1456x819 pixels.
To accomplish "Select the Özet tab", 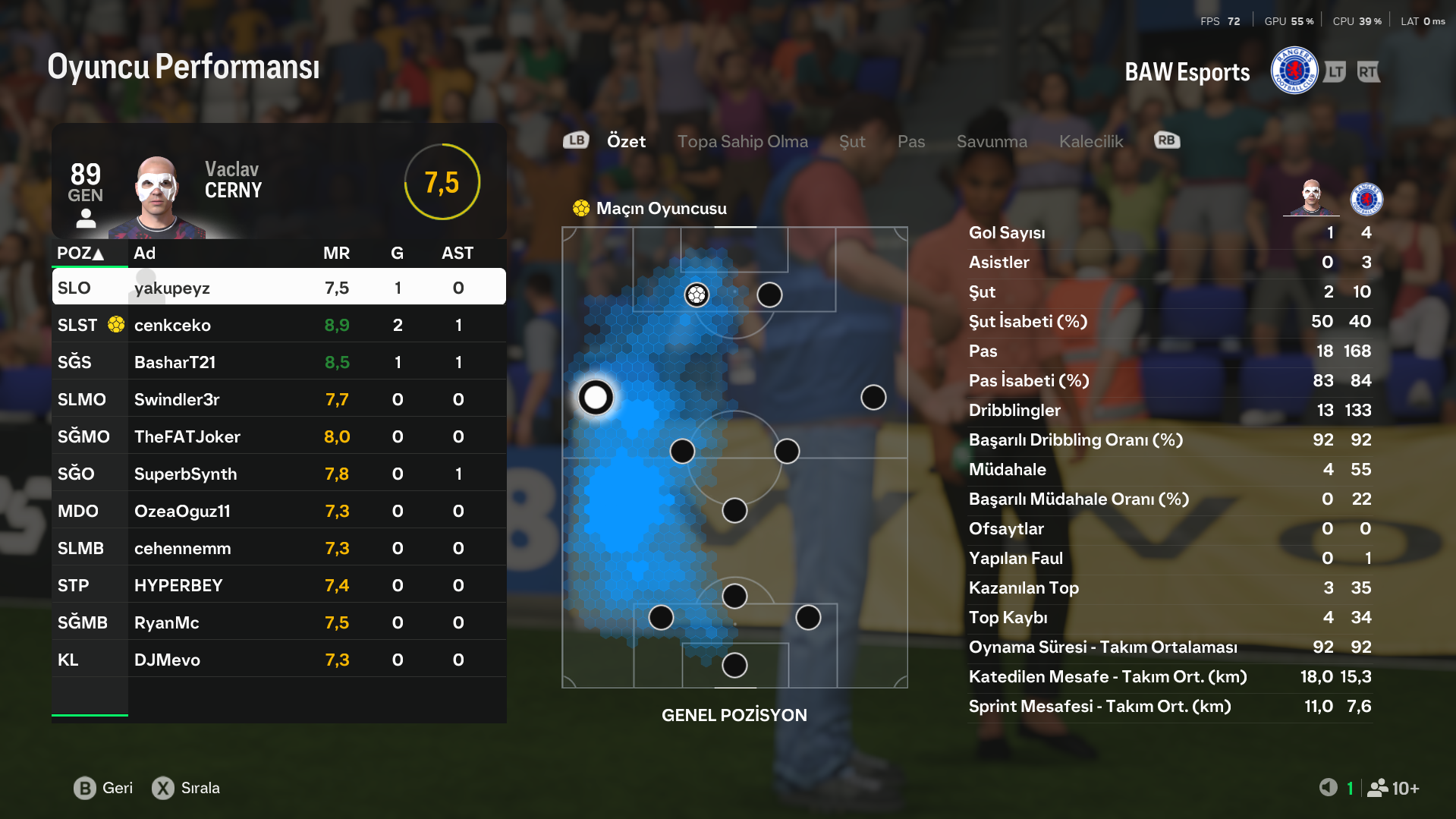I will tap(626, 141).
